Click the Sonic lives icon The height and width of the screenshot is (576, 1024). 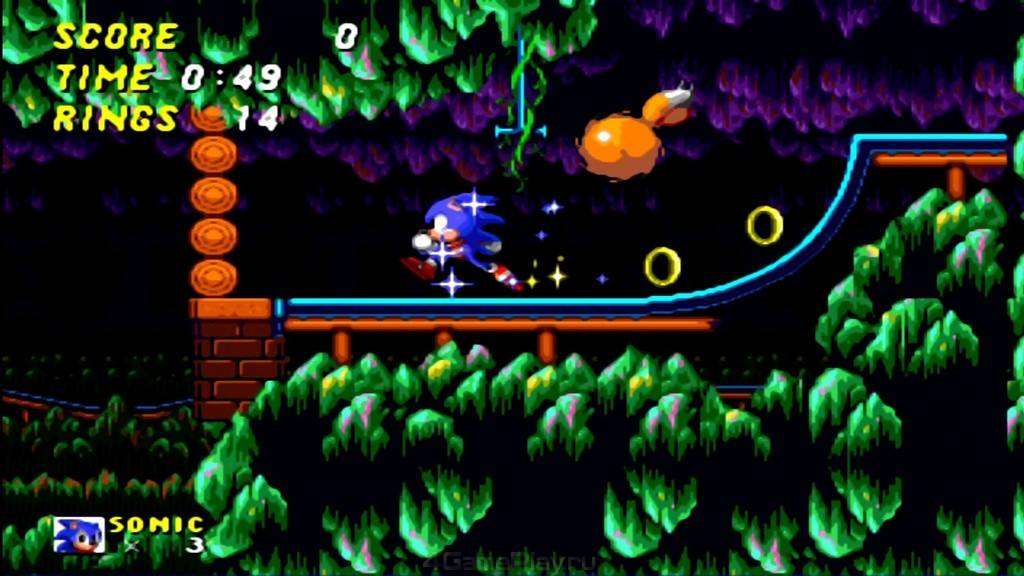tap(78, 534)
